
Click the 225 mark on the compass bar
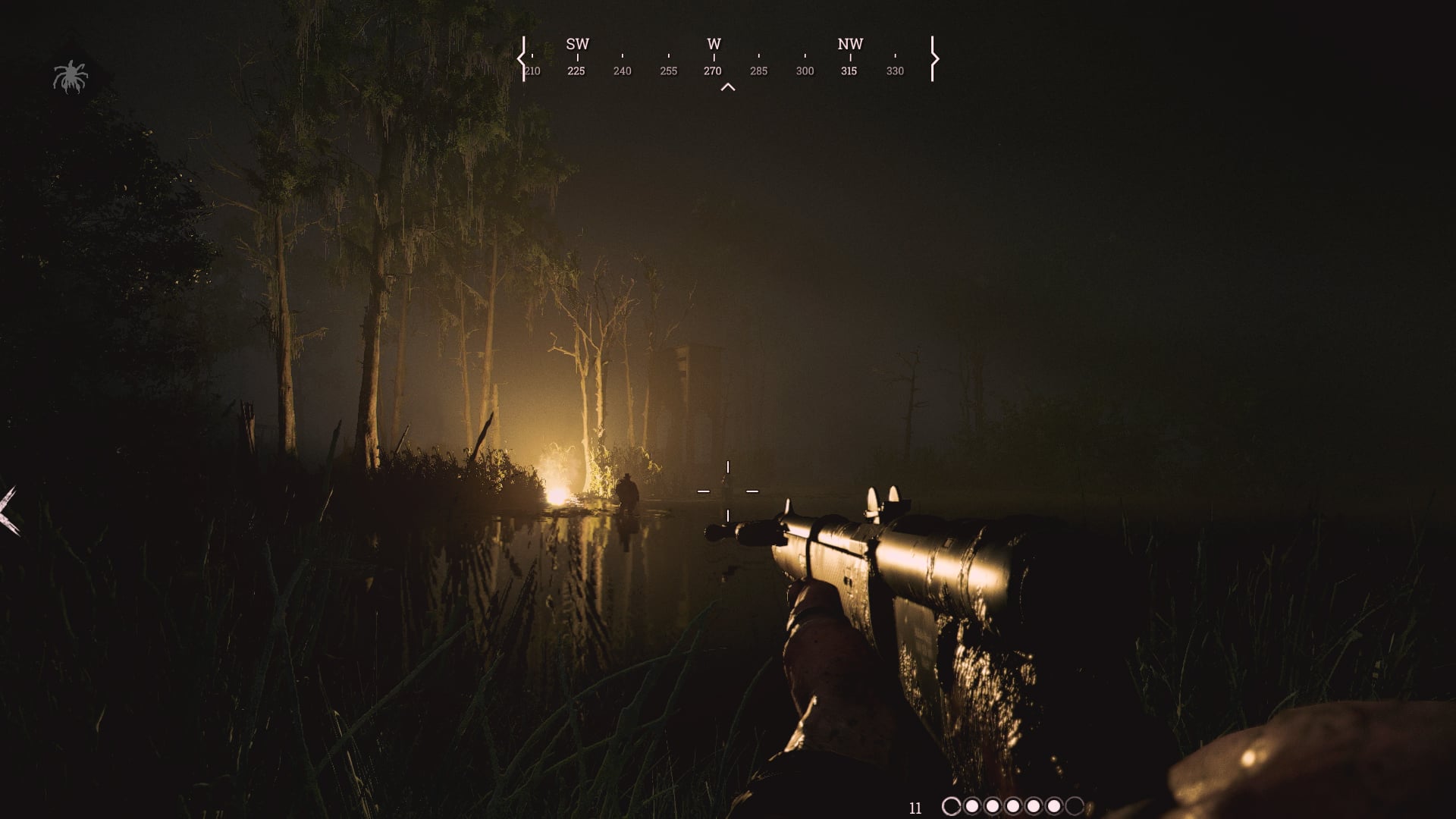[x=576, y=71]
